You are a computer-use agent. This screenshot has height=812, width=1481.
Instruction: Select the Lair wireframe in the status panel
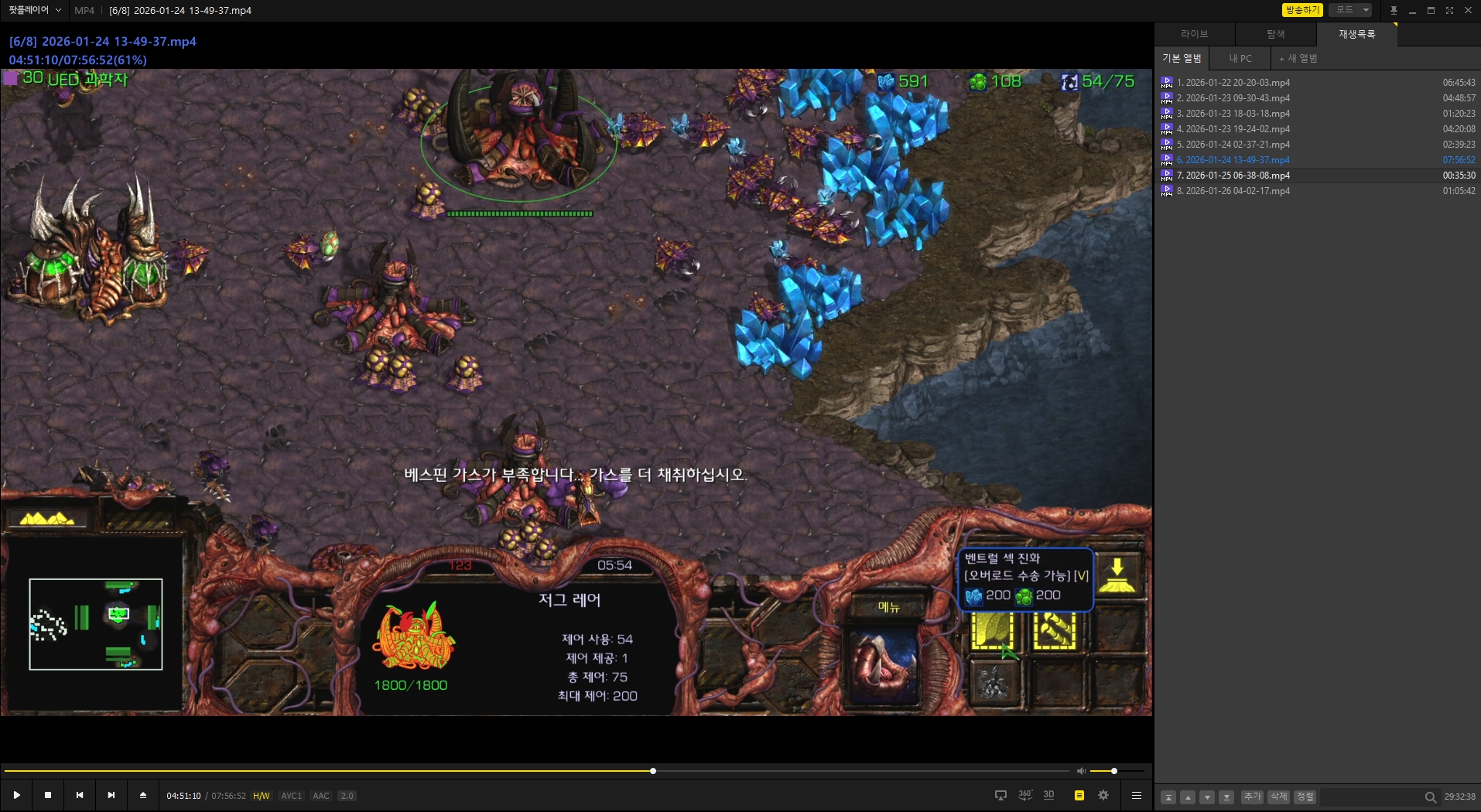tap(413, 638)
